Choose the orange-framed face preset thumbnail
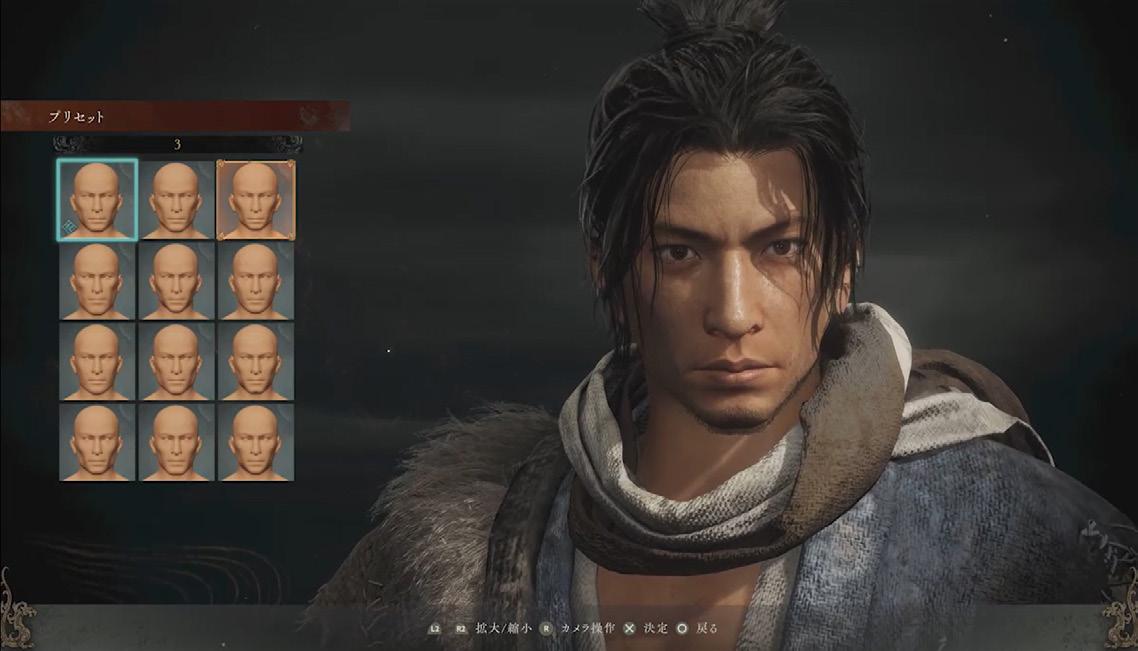 (x=255, y=200)
